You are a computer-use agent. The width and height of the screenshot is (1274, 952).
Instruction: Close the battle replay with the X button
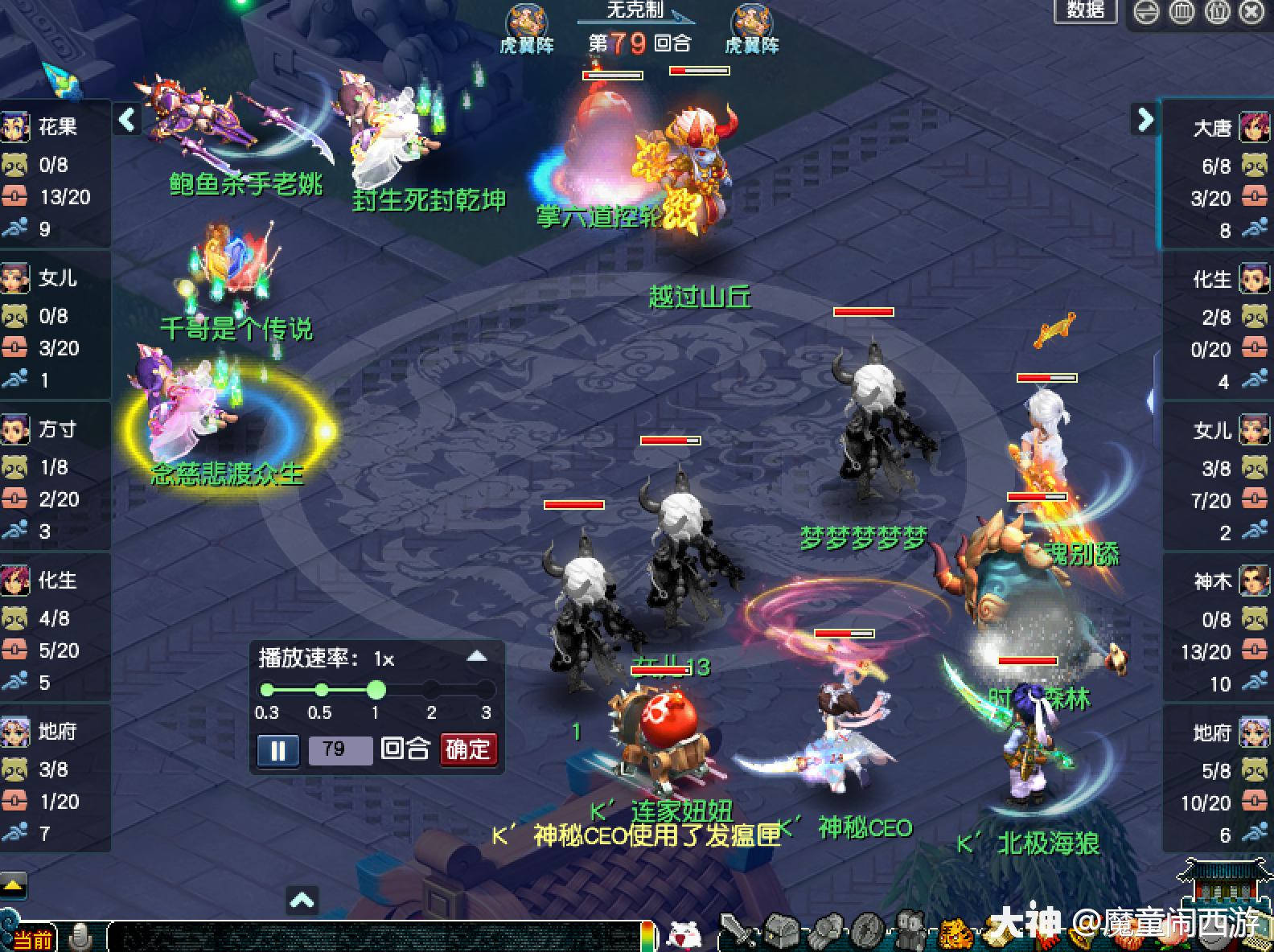click(x=1252, y=12)
